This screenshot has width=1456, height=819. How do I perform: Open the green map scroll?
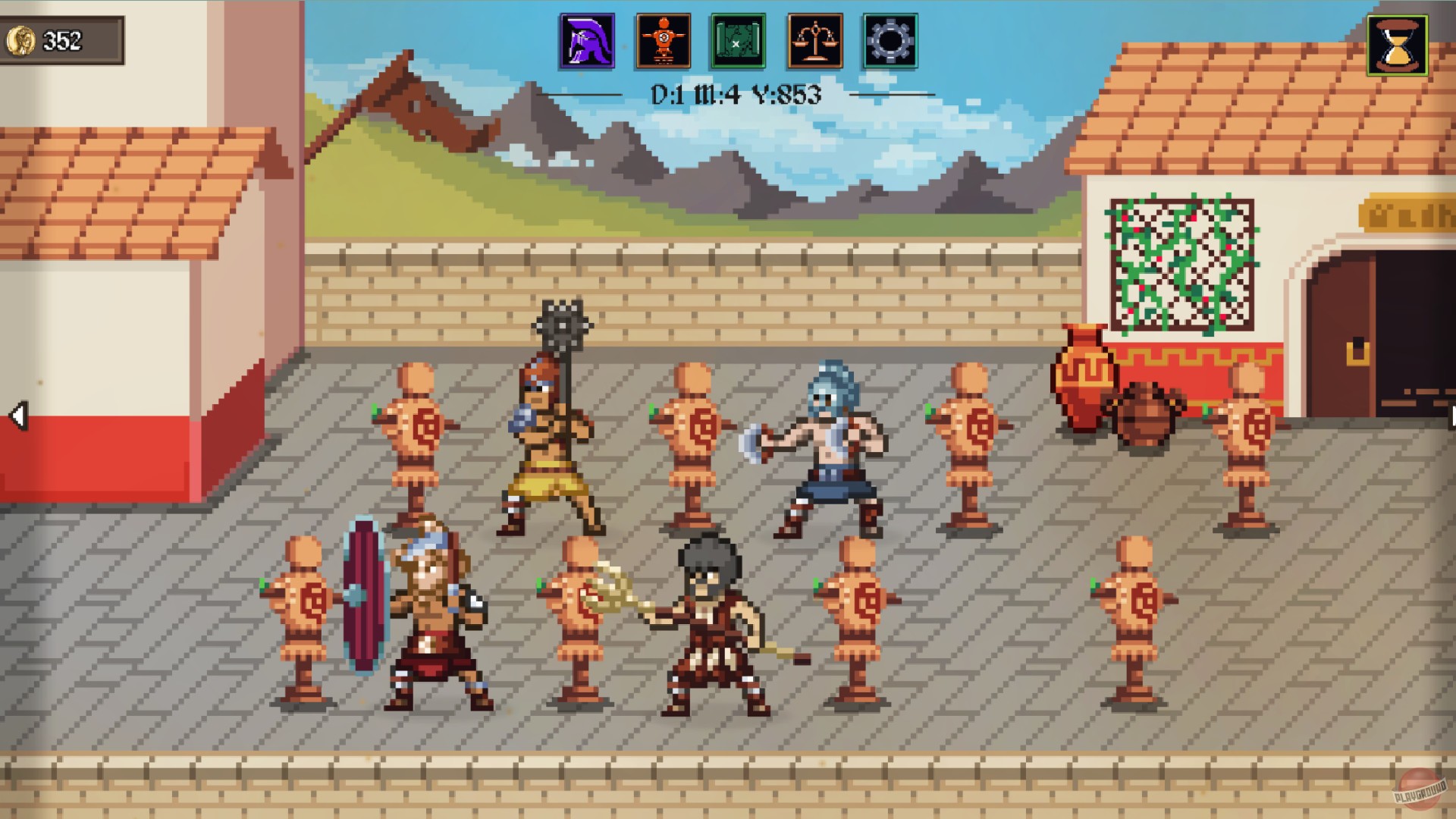(x=737, y=42)
